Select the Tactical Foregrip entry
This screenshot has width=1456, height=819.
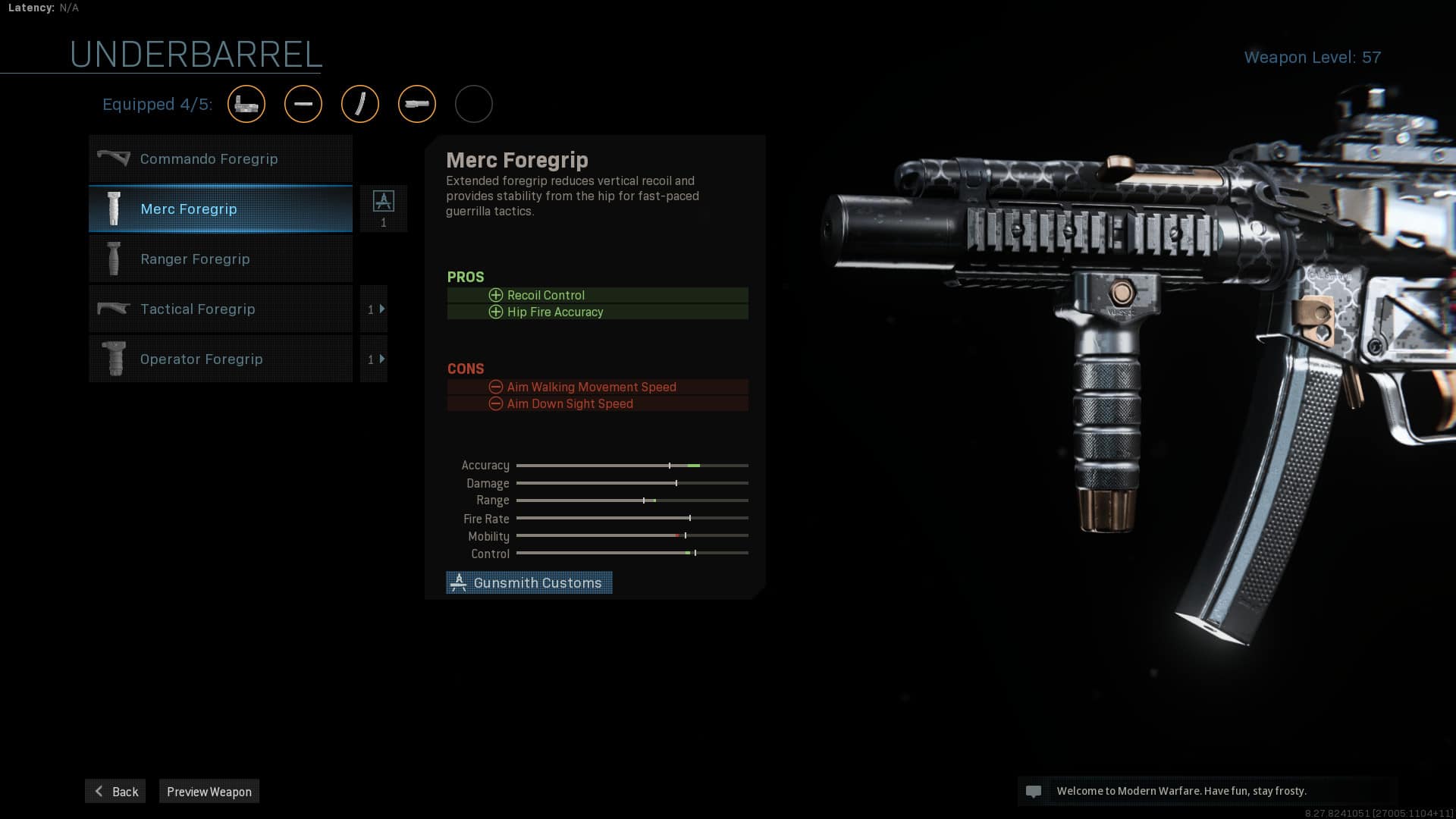click(220, 309)
